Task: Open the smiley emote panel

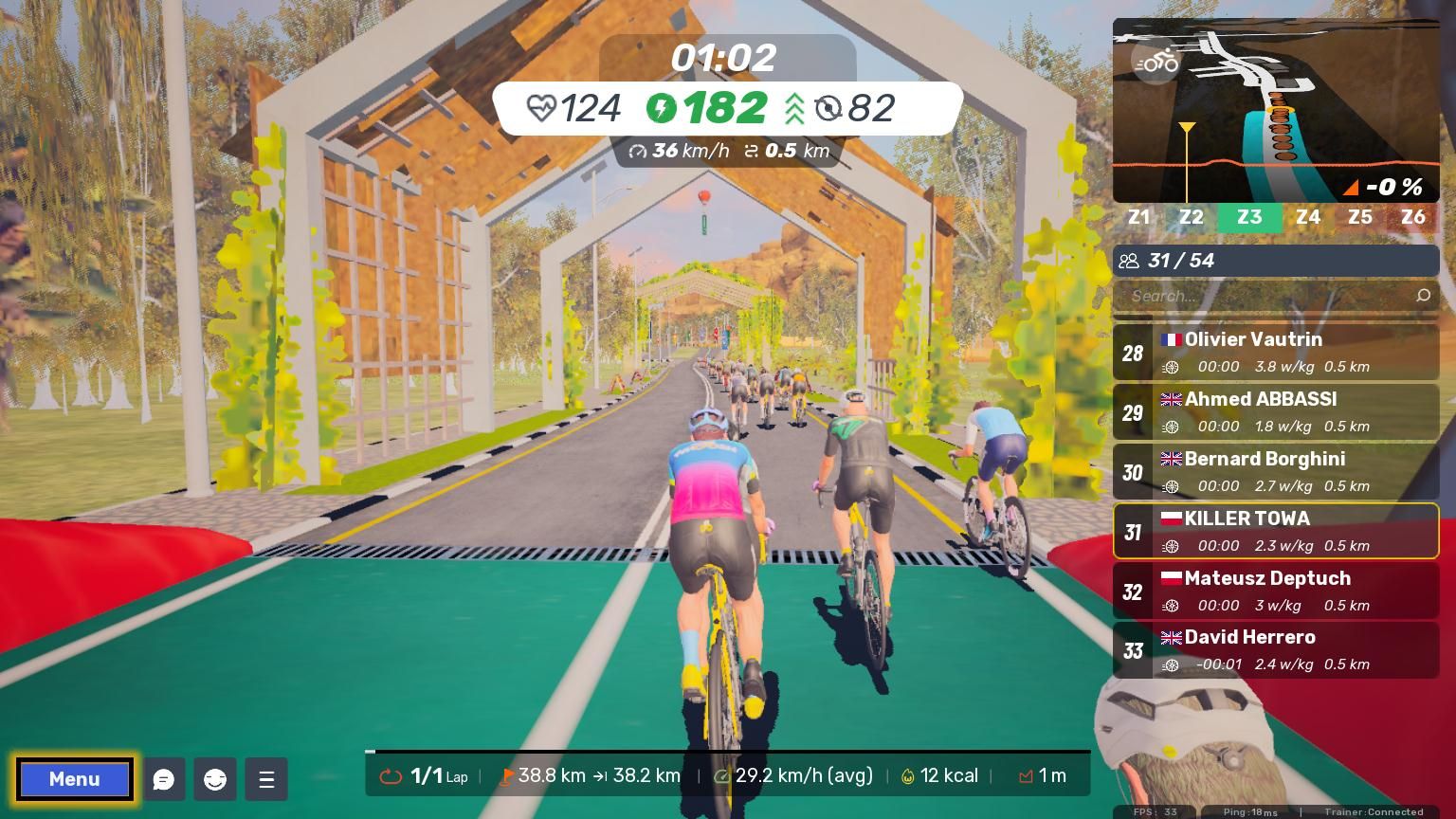Action: 215,779
